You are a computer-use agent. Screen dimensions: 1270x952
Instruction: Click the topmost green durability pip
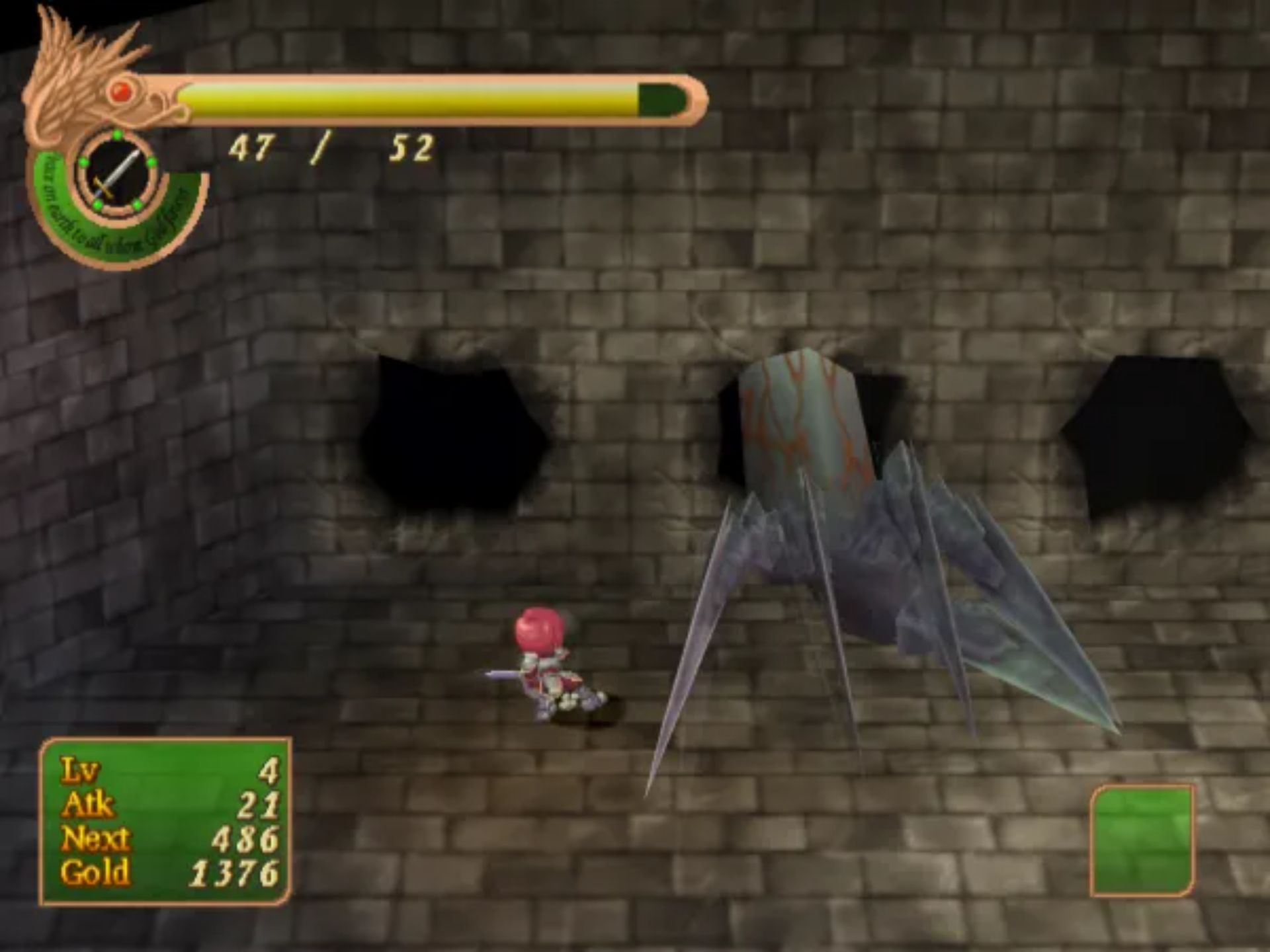116,135
